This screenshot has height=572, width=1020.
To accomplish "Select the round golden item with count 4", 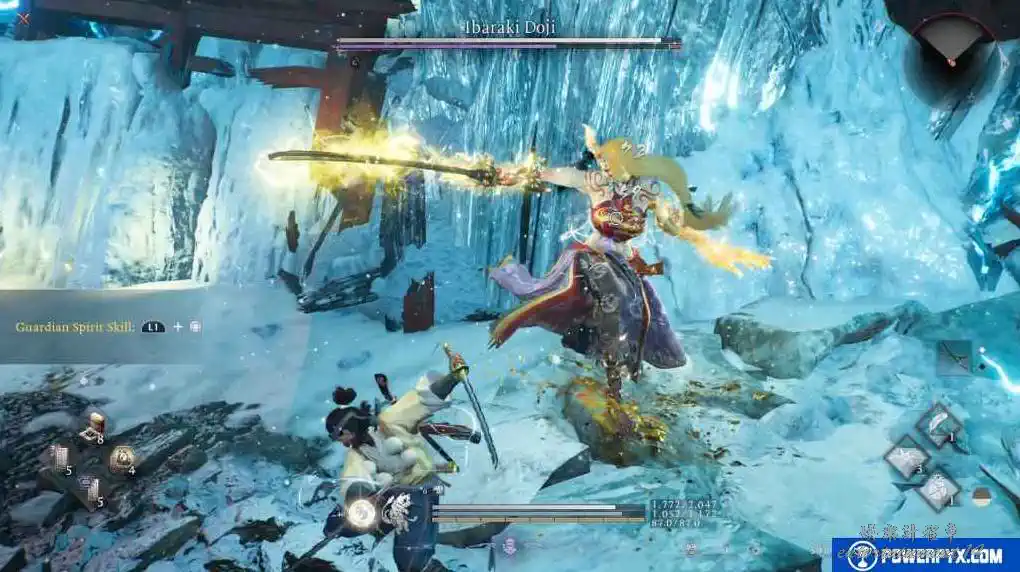I will 122,459.
